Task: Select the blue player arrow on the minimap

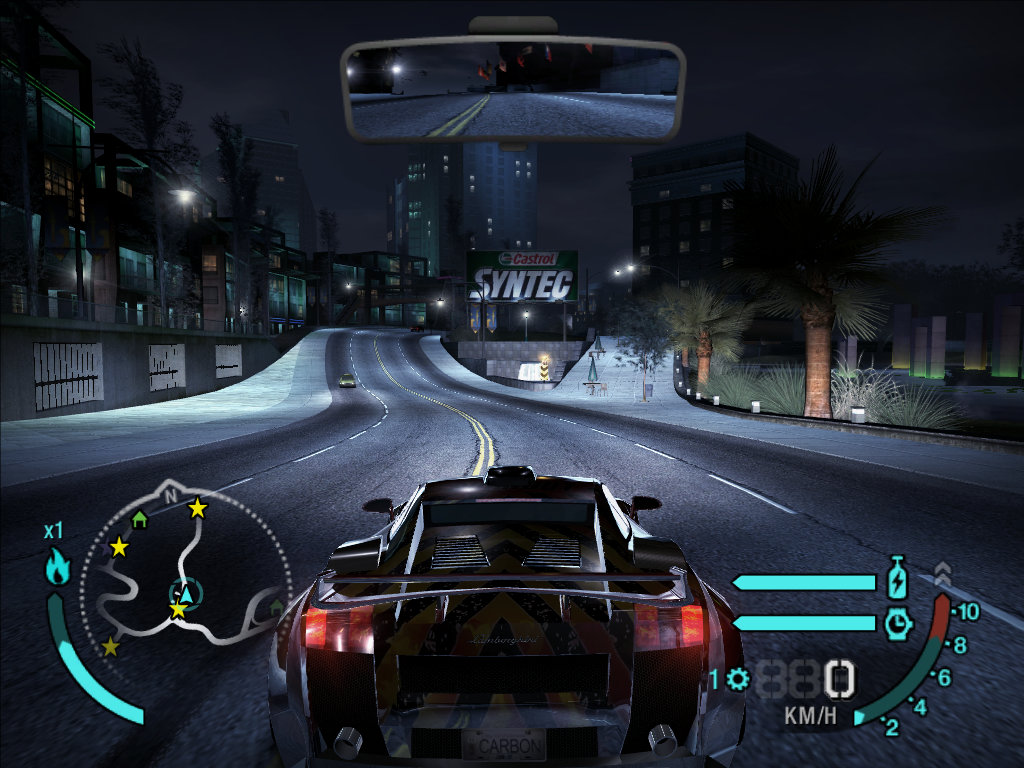Action: coord(185,593)
